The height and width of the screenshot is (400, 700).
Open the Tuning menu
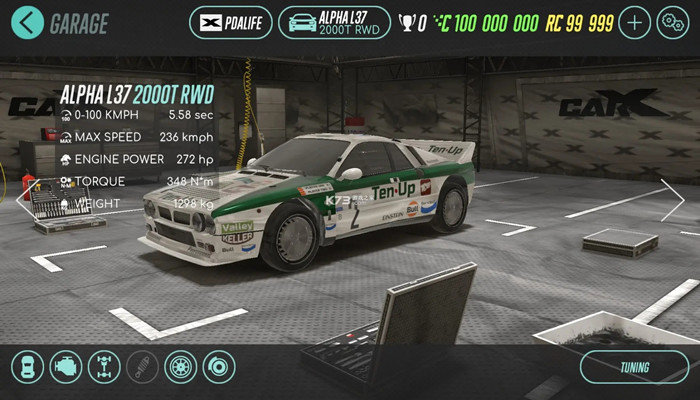(634, 367)
